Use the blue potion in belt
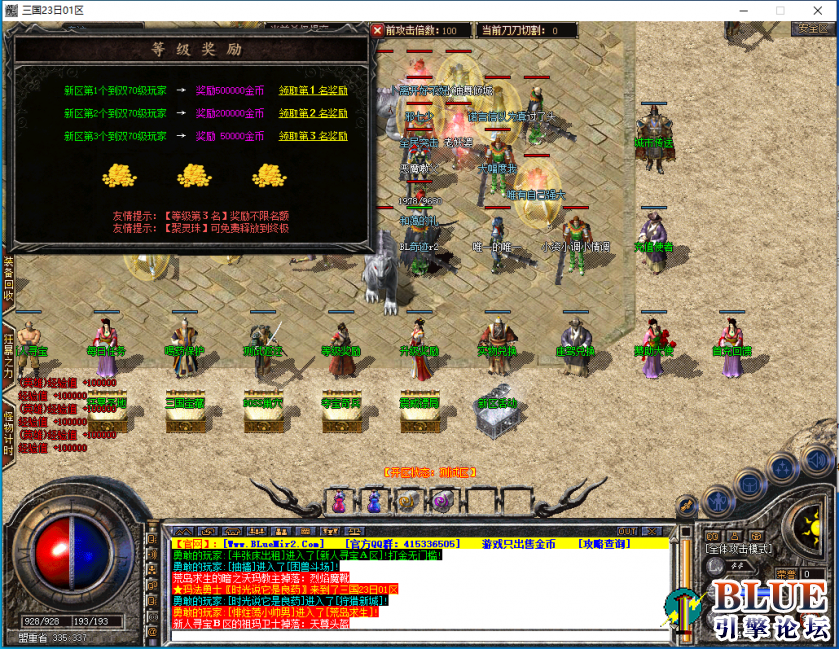The image size is (839, 649). click(x=373, y=500)
